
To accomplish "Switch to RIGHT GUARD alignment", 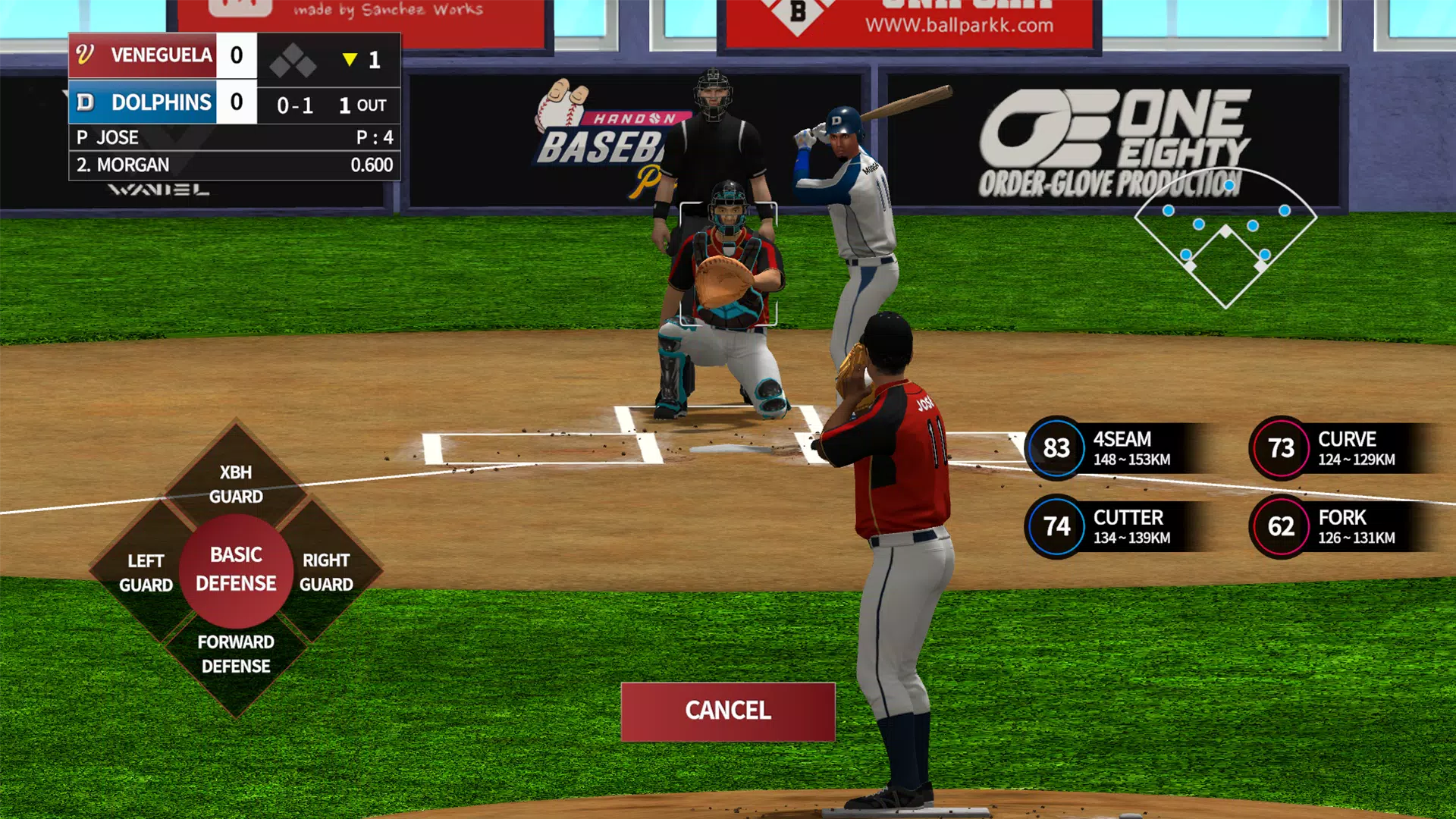I will [326, 572].
